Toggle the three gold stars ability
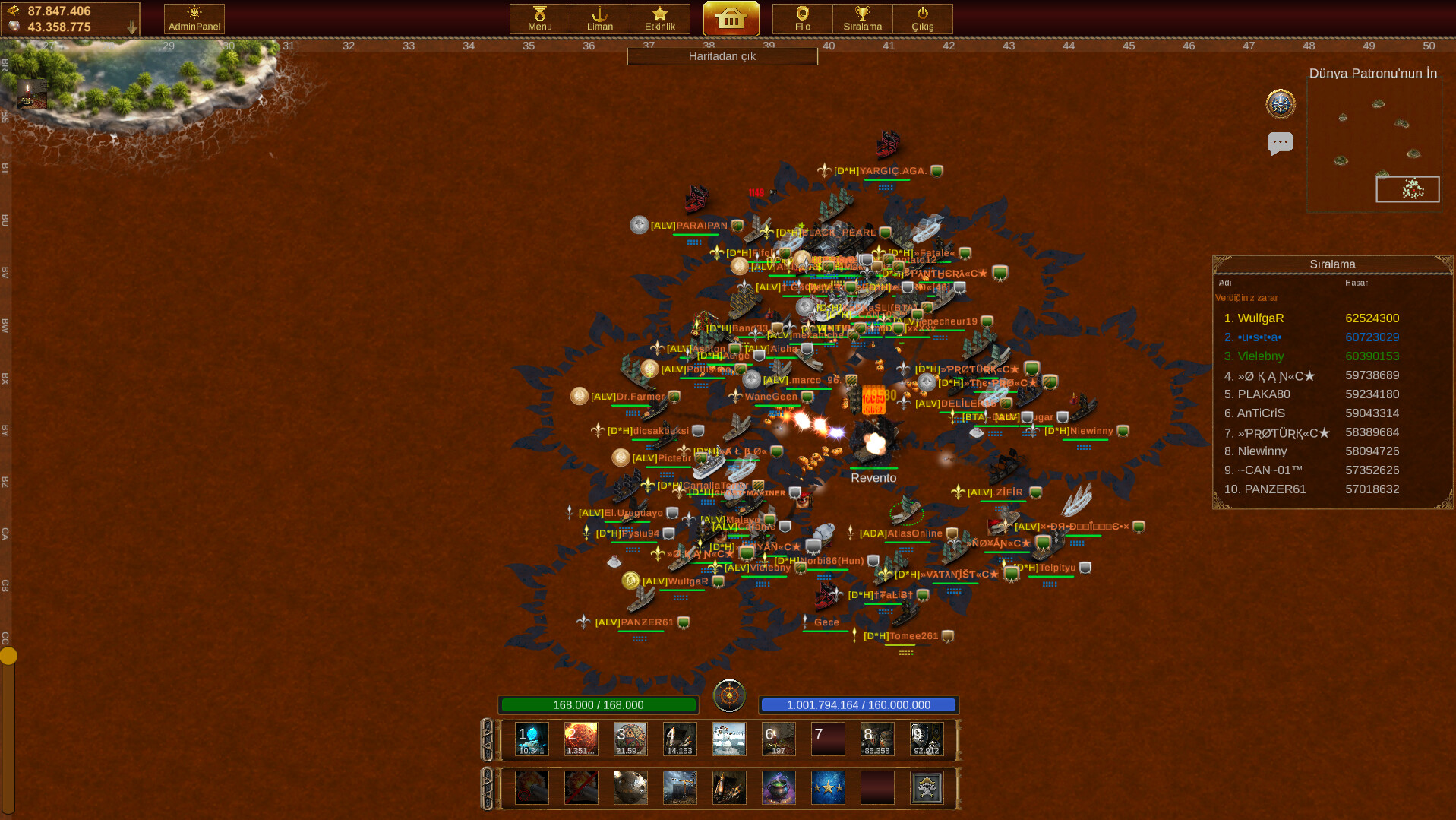Image resolution: width=1456 pixels, height=820 pixels. tap(827, 787)
